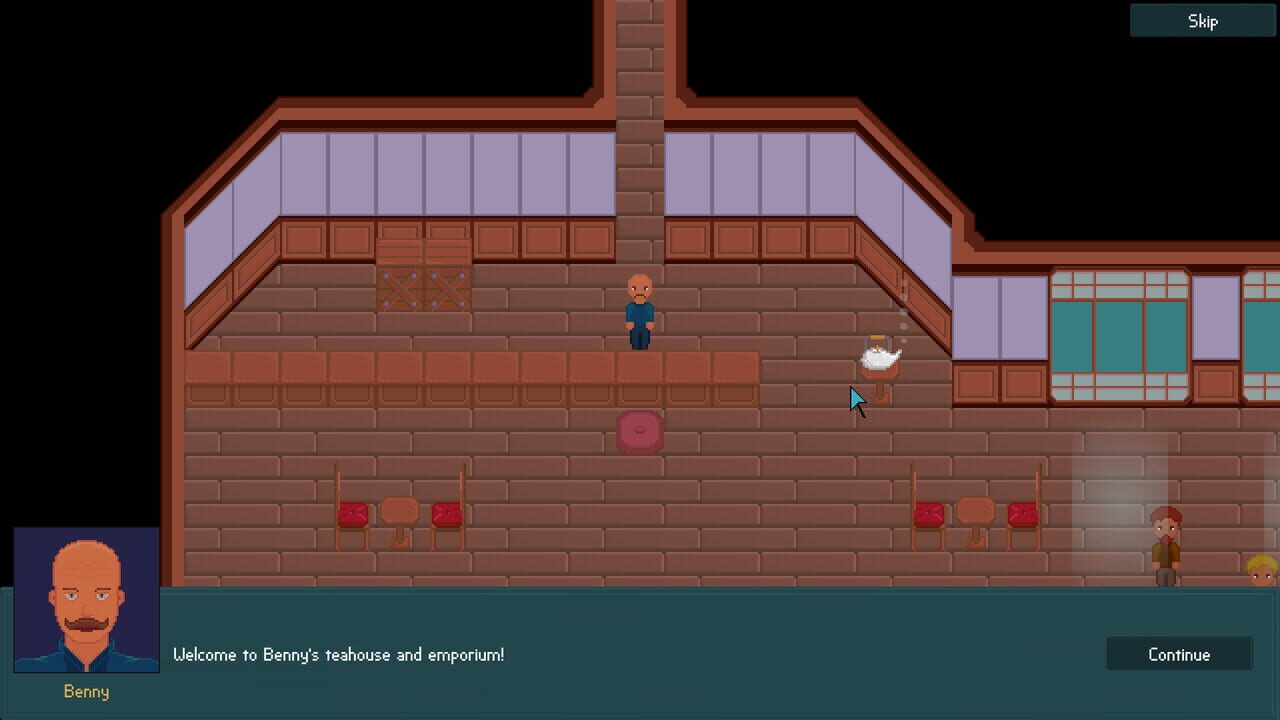The height and width of the screenshot is (720, 1280).
Task: Click the red chair left of the left table
Action: (x=350, y=515)
